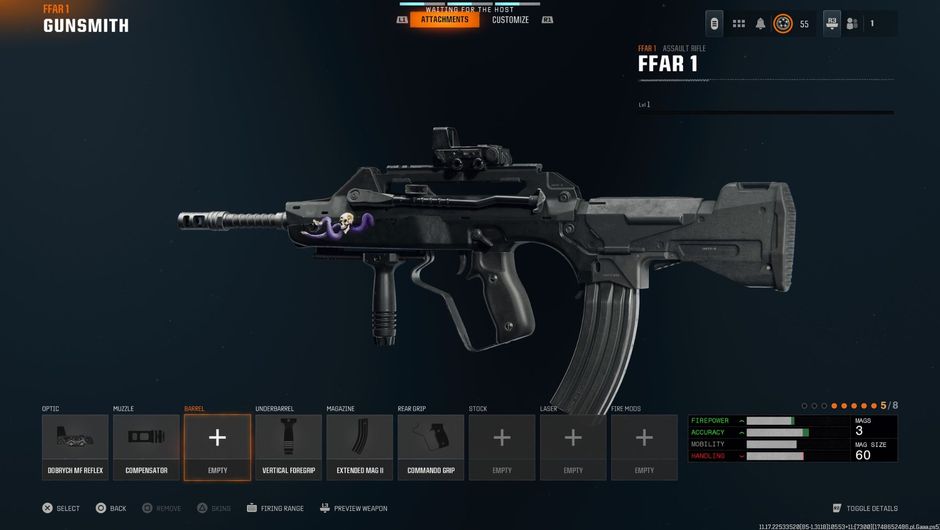Show notifications via the bell icon
This screenshot has height=530, width=940.
coord(760,24)
